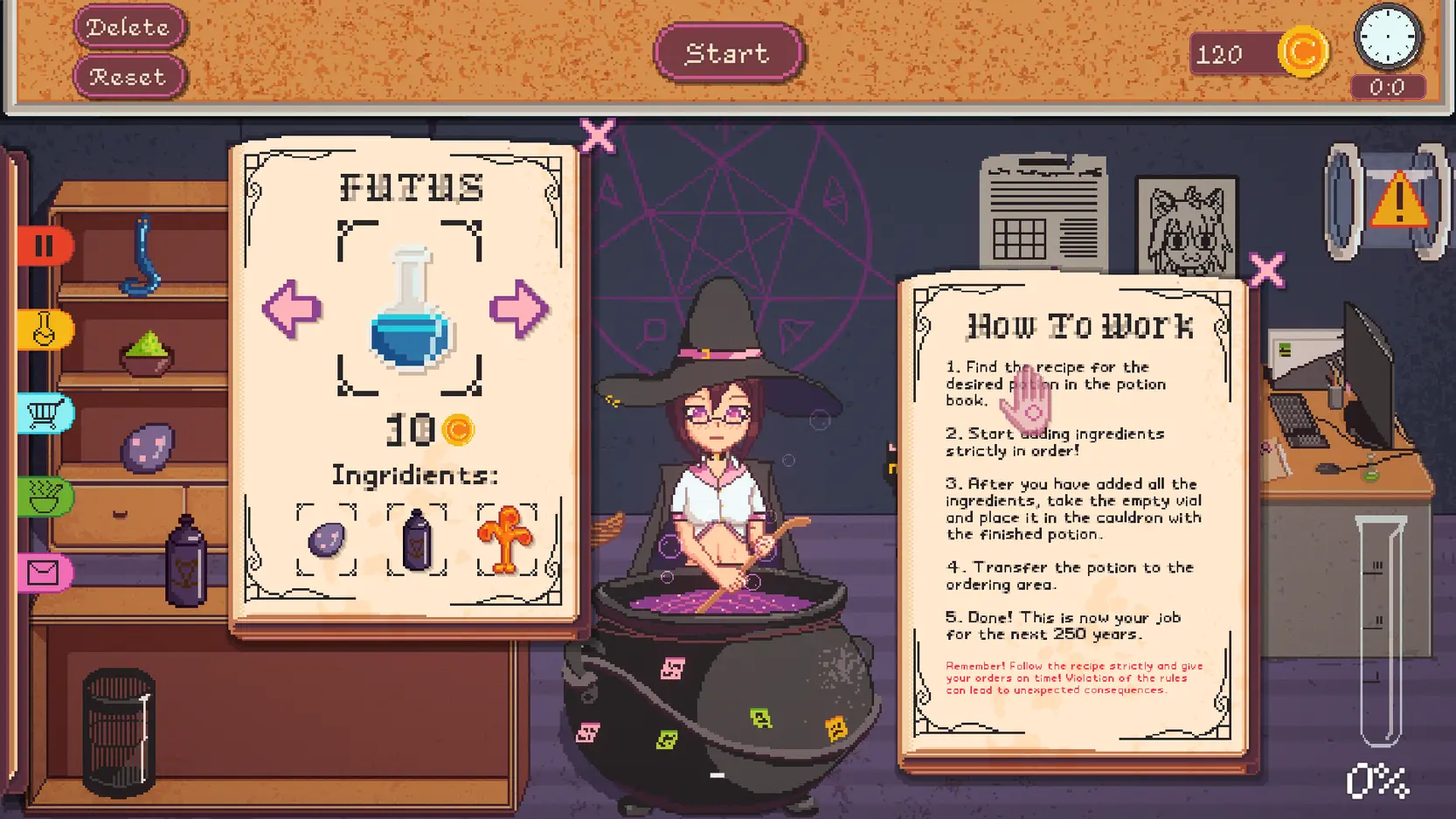Select the red pause tab

[44, 246]
